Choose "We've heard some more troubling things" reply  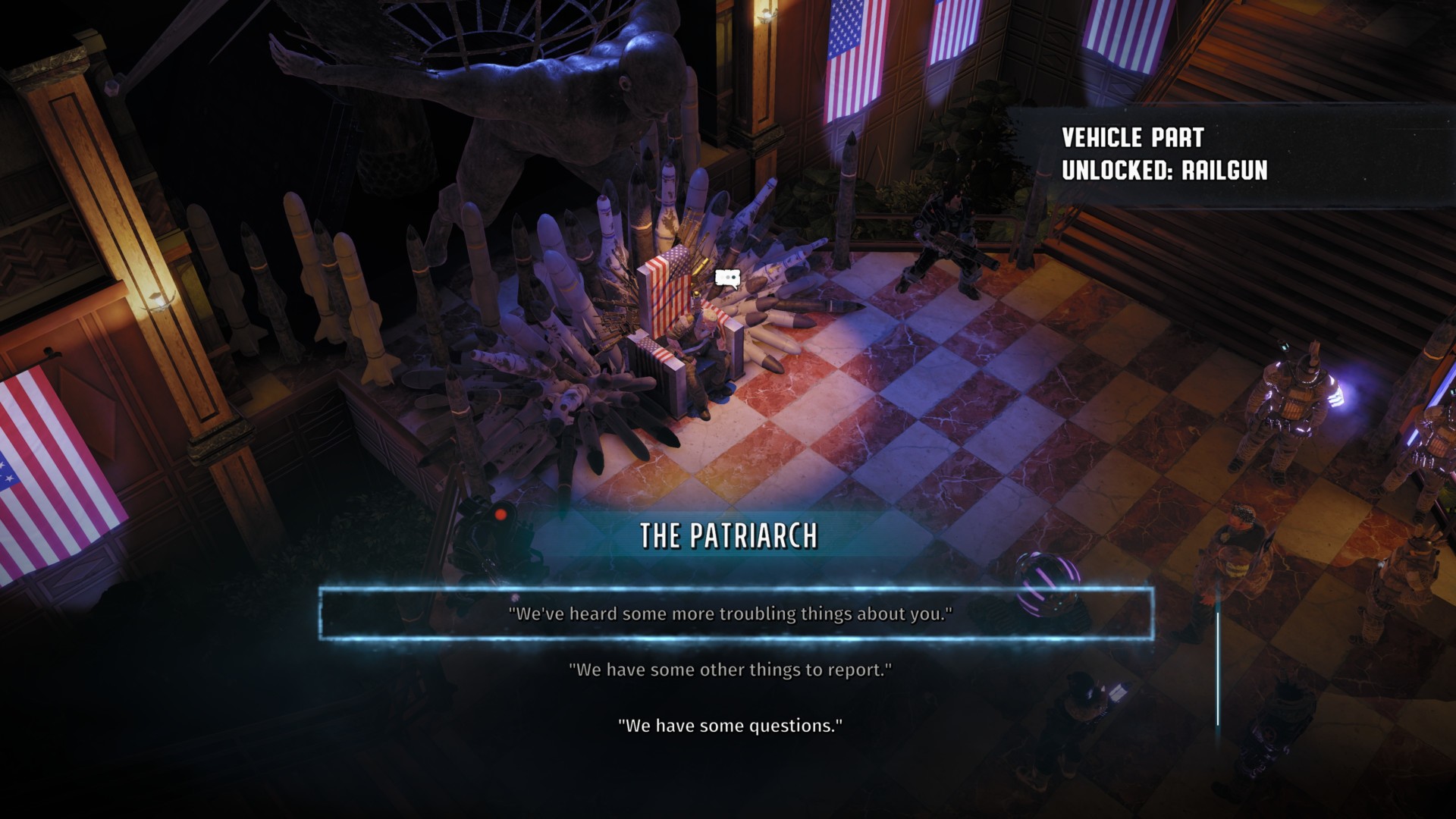coord(730,613)
